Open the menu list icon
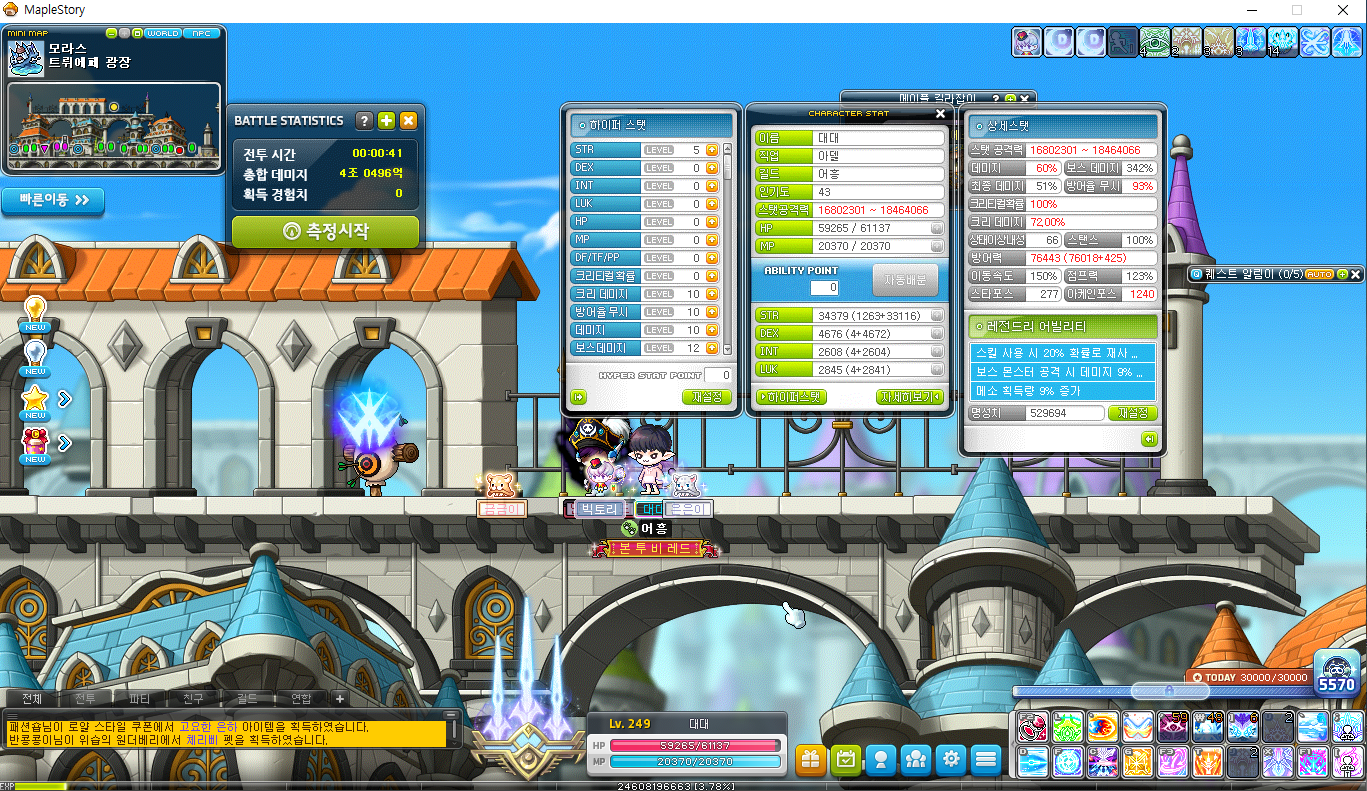Screen dimensions: 1367x791 coord(986,760)
